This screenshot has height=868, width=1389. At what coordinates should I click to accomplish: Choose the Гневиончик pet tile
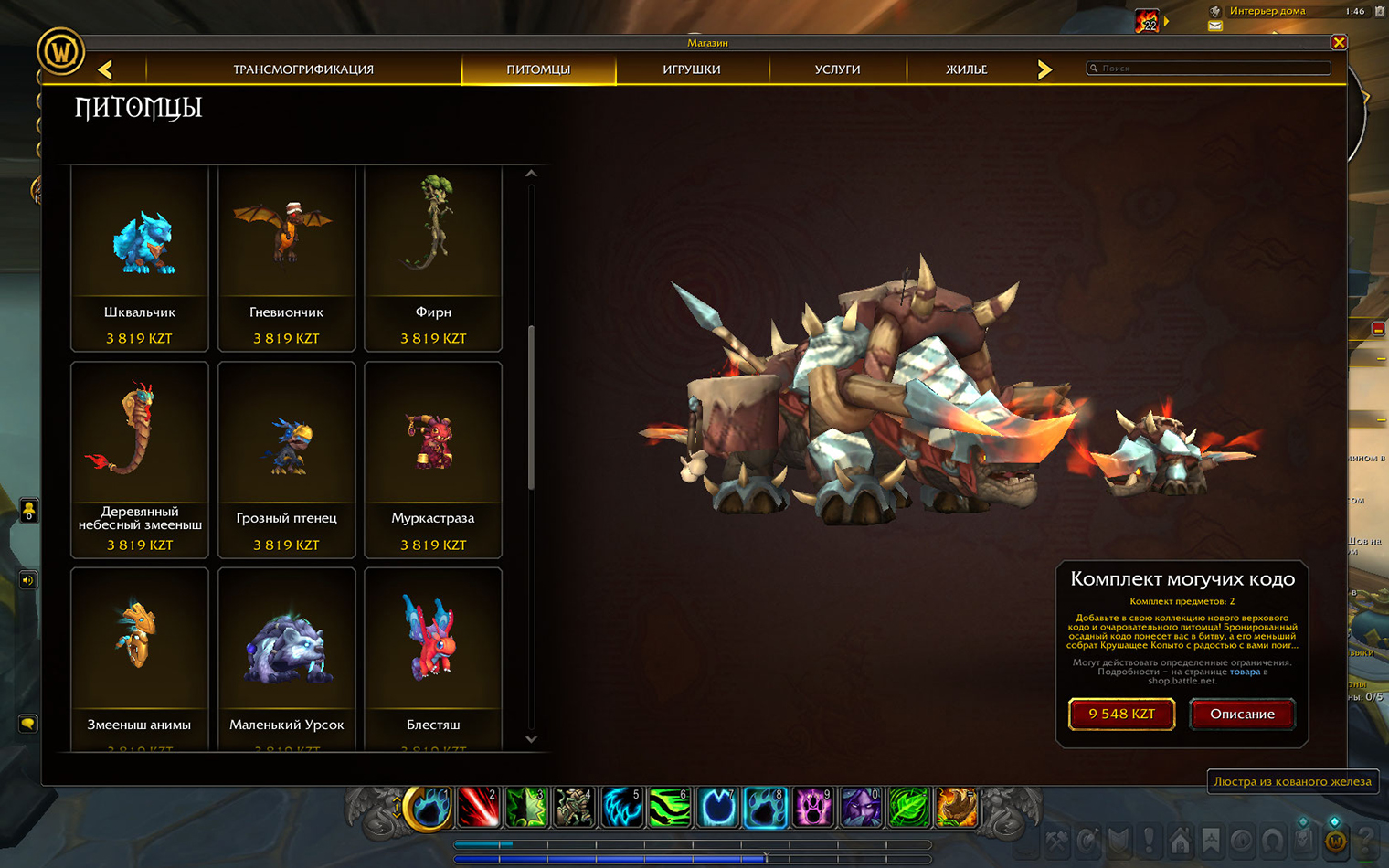(x=286, y=259)
